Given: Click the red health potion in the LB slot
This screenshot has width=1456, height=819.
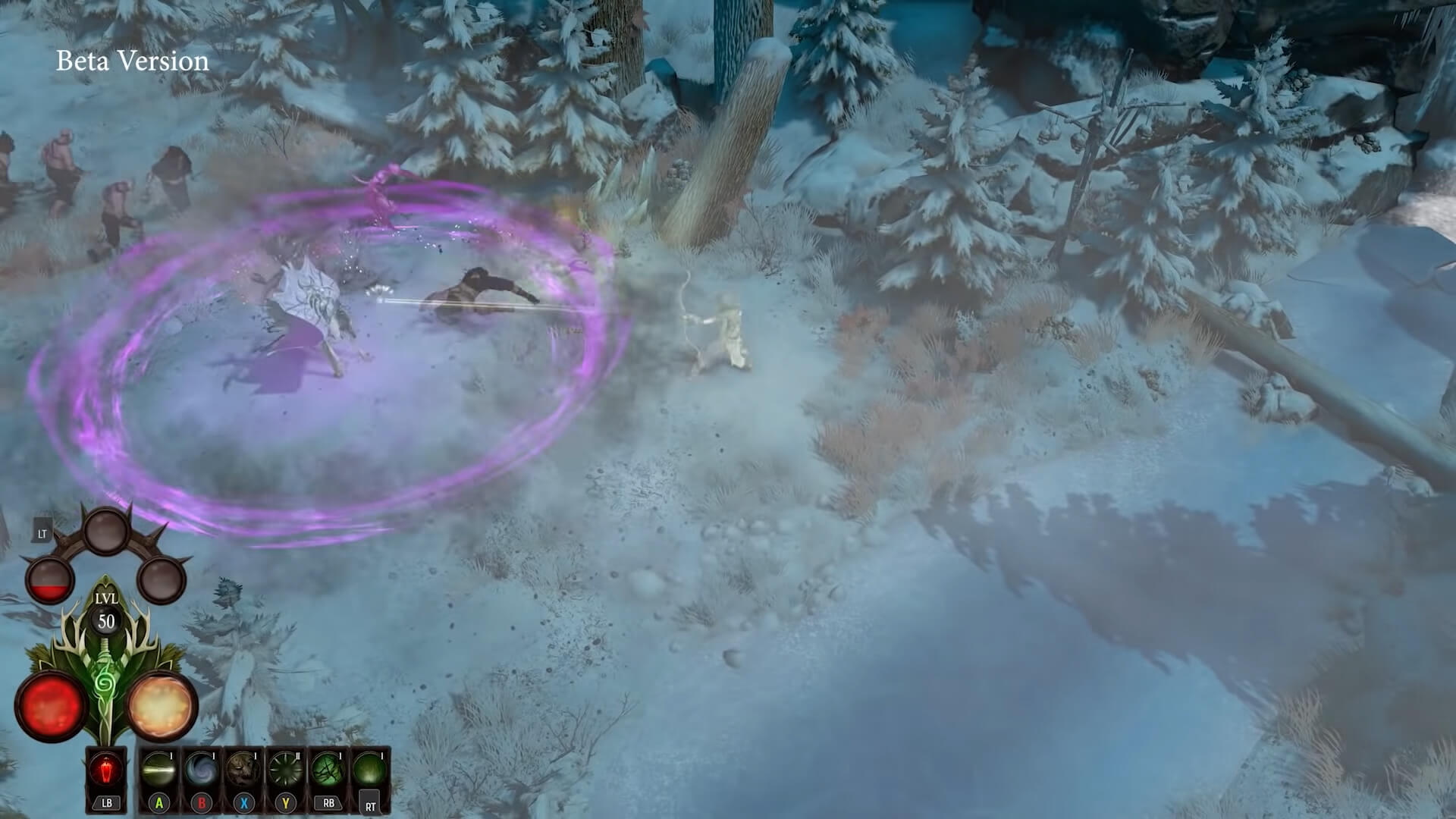Looking at the screenshot, I should tap(105, 767).
